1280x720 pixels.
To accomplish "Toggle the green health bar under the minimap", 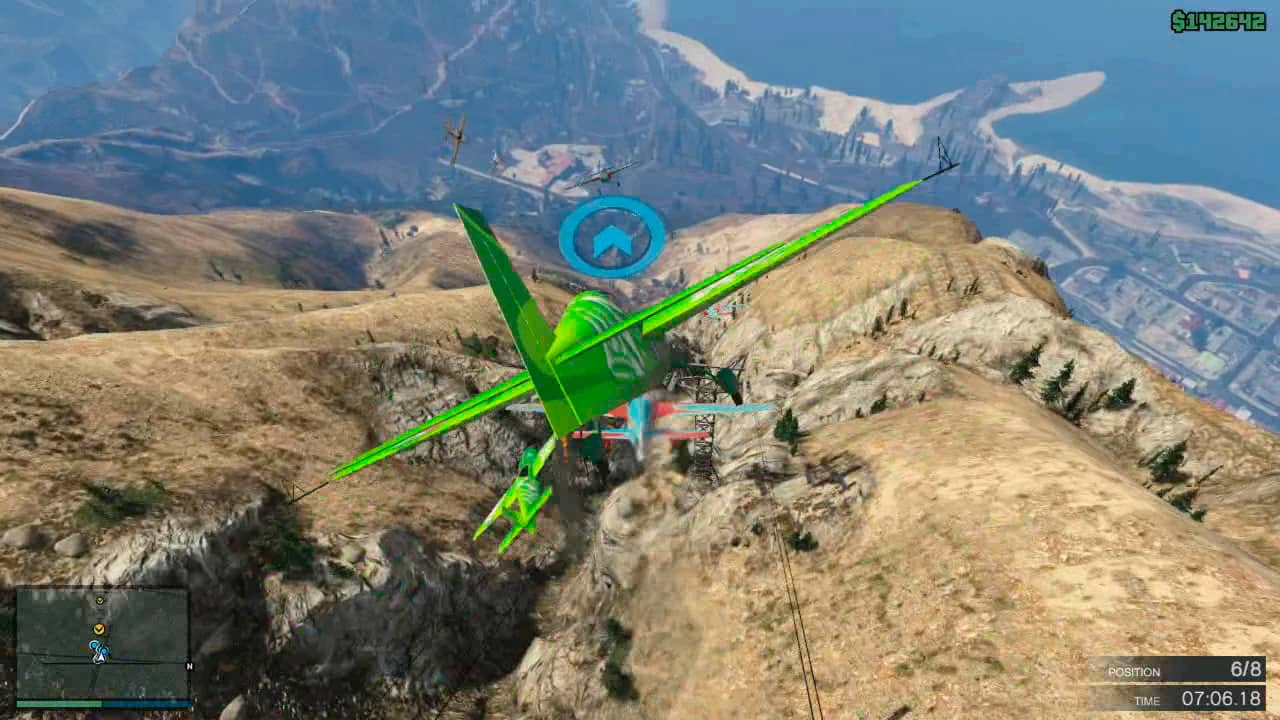I will coord(58,703).
